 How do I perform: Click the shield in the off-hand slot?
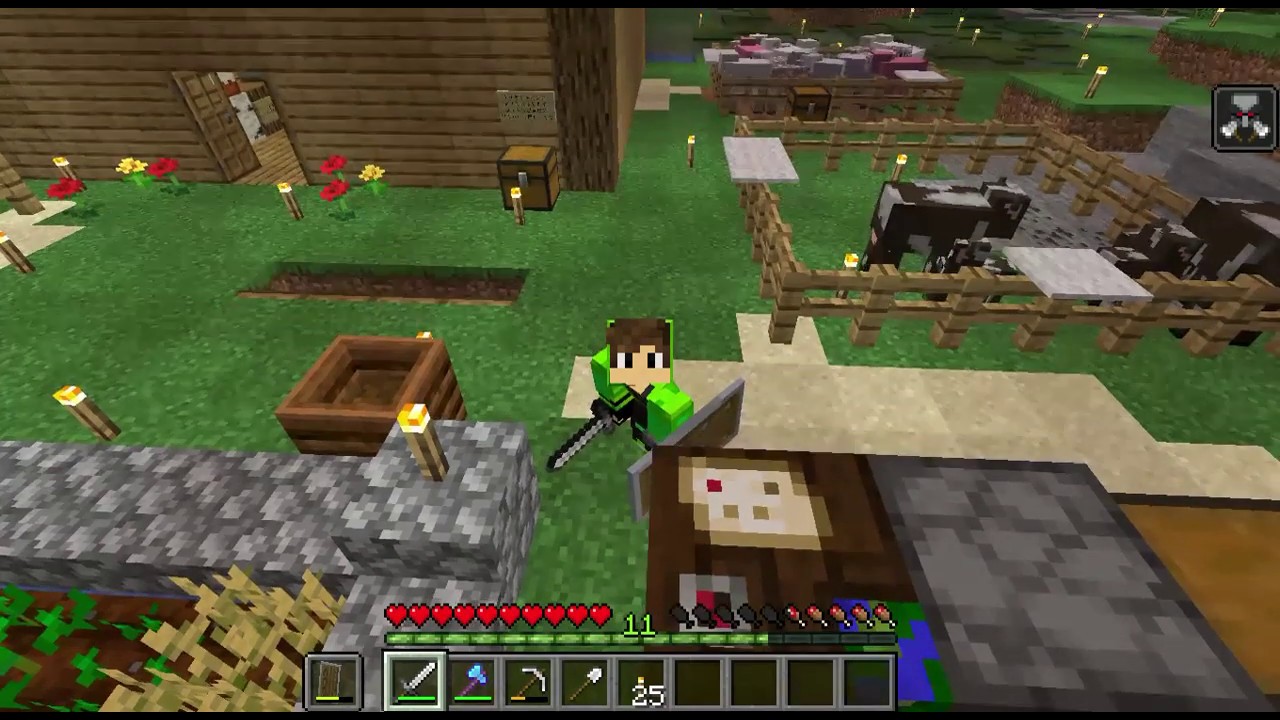click(334, 677)
